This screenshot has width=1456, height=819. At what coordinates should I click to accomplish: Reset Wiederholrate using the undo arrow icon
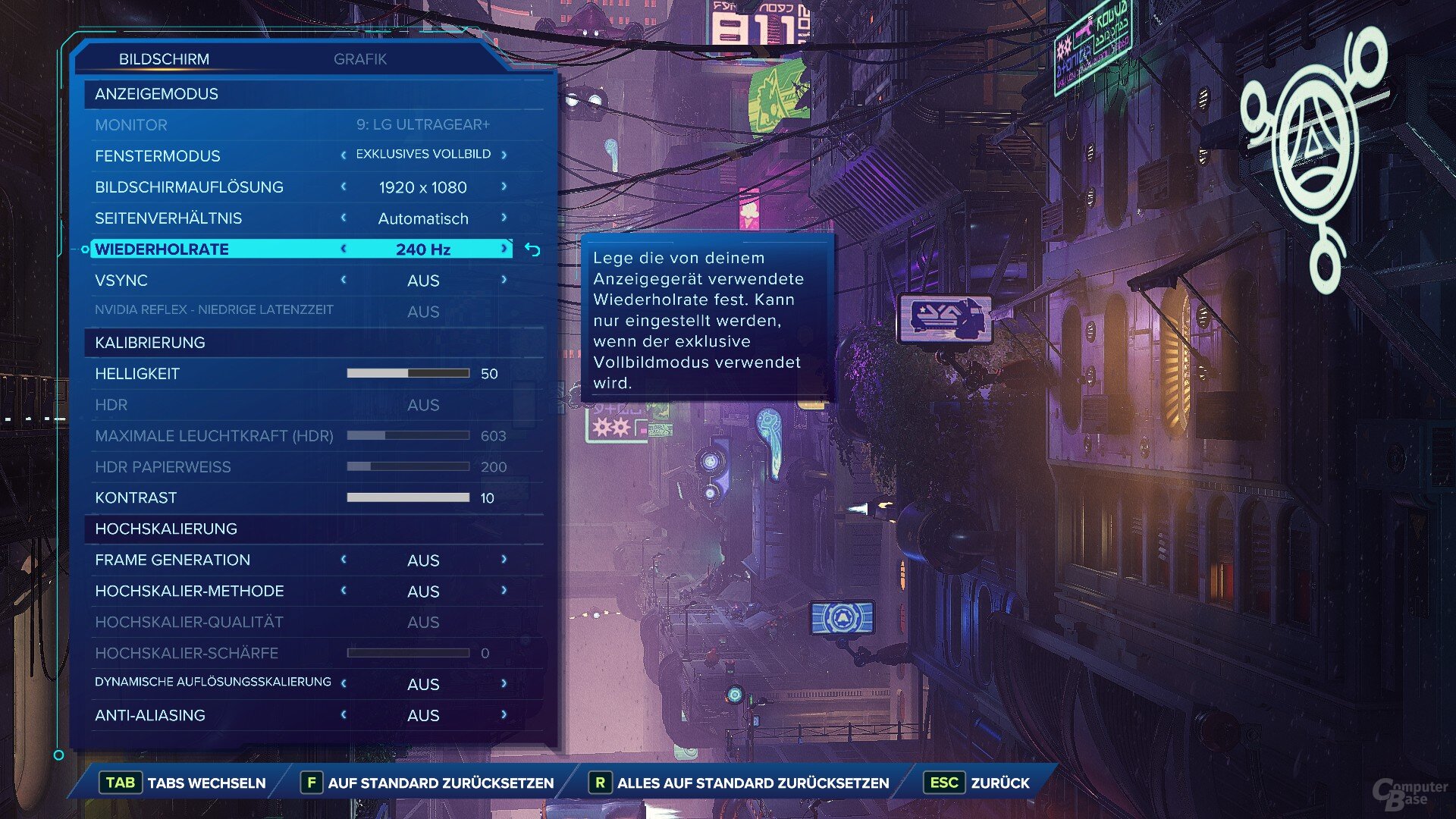532,249
